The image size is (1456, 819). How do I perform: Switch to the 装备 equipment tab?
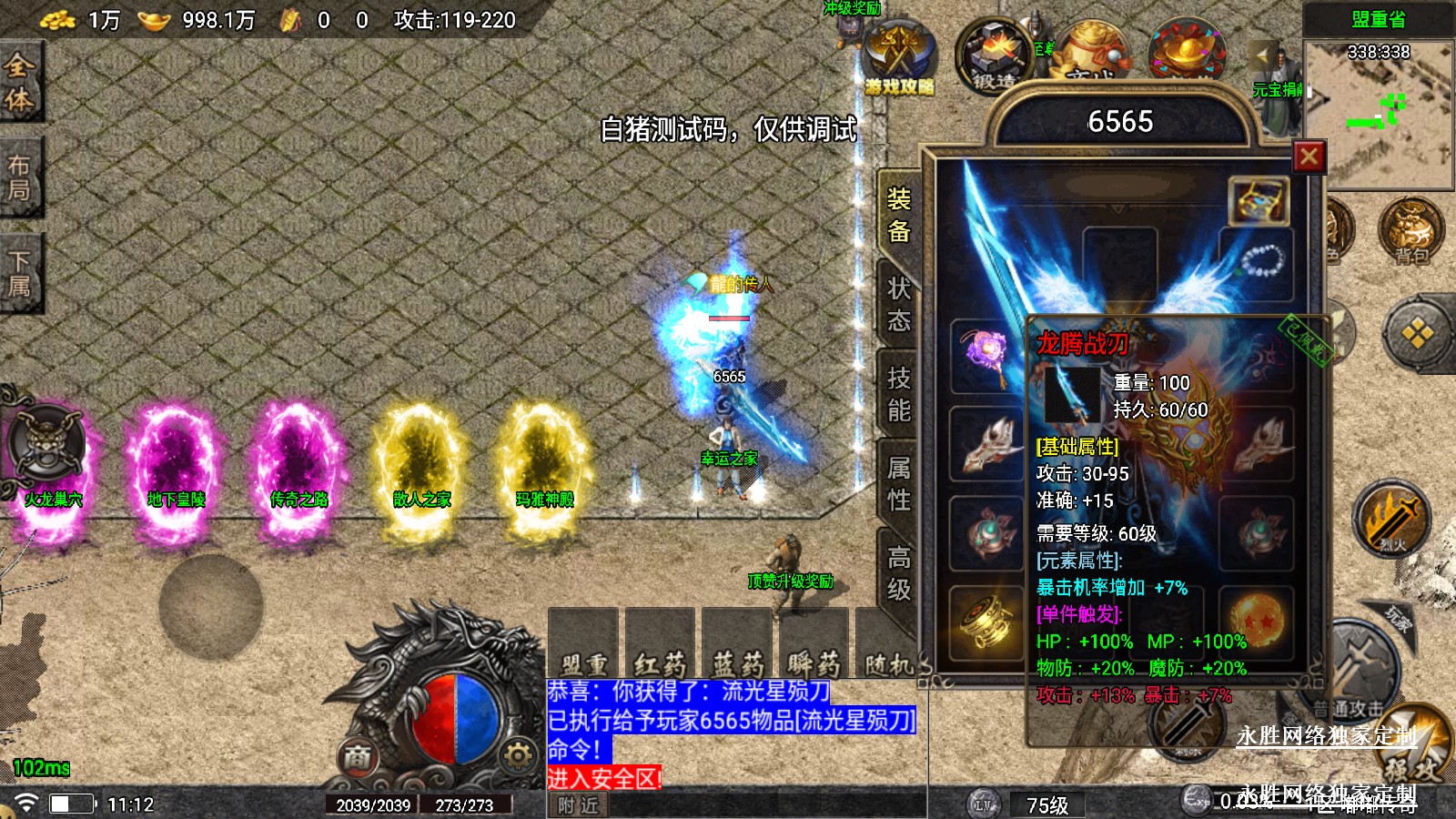point(898,215)
